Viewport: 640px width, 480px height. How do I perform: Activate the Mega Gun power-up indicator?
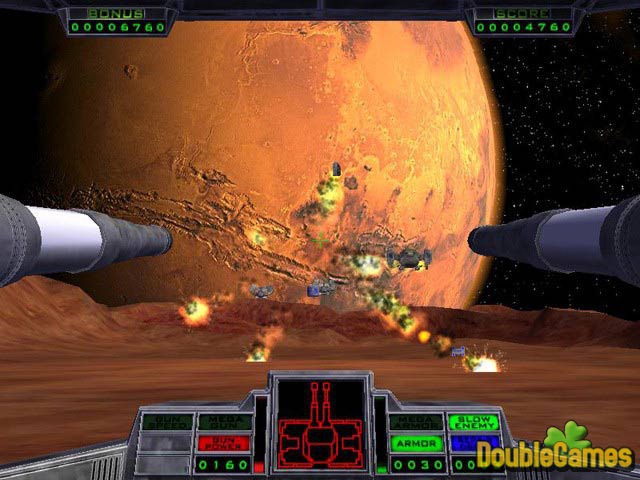[x=224, y=423]
